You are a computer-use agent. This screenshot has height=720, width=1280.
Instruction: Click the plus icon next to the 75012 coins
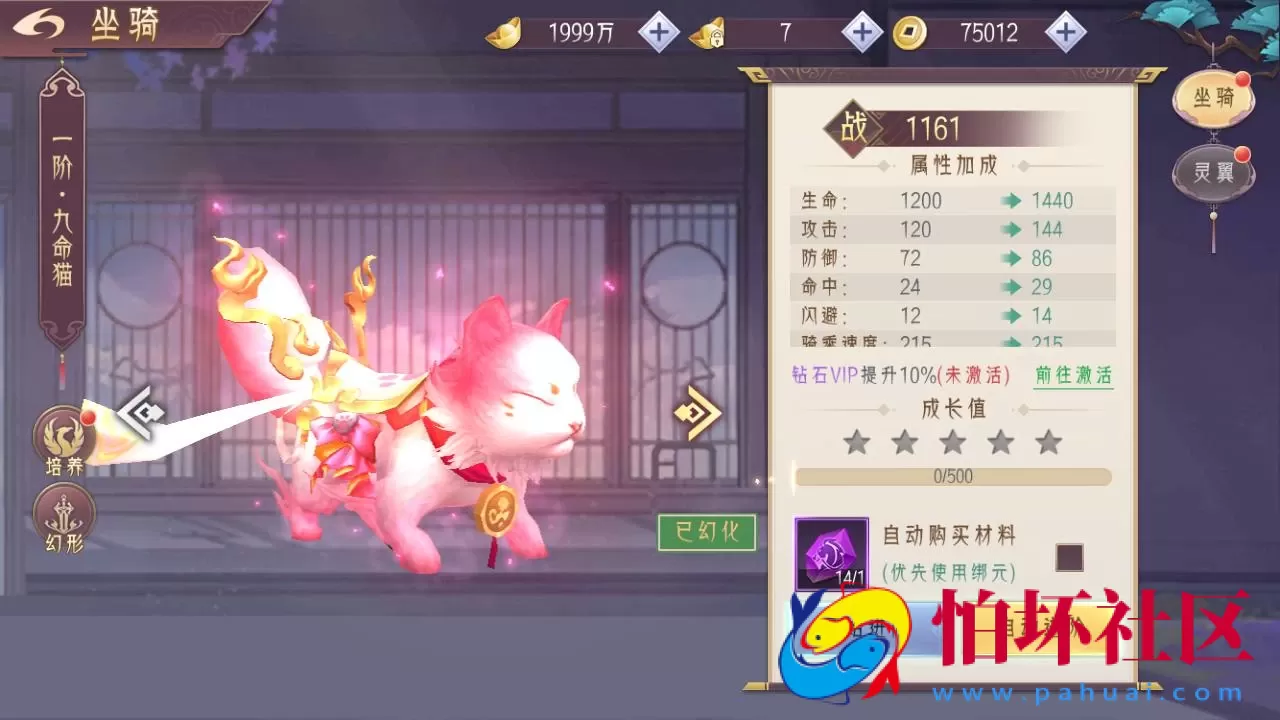point(1066,32)
